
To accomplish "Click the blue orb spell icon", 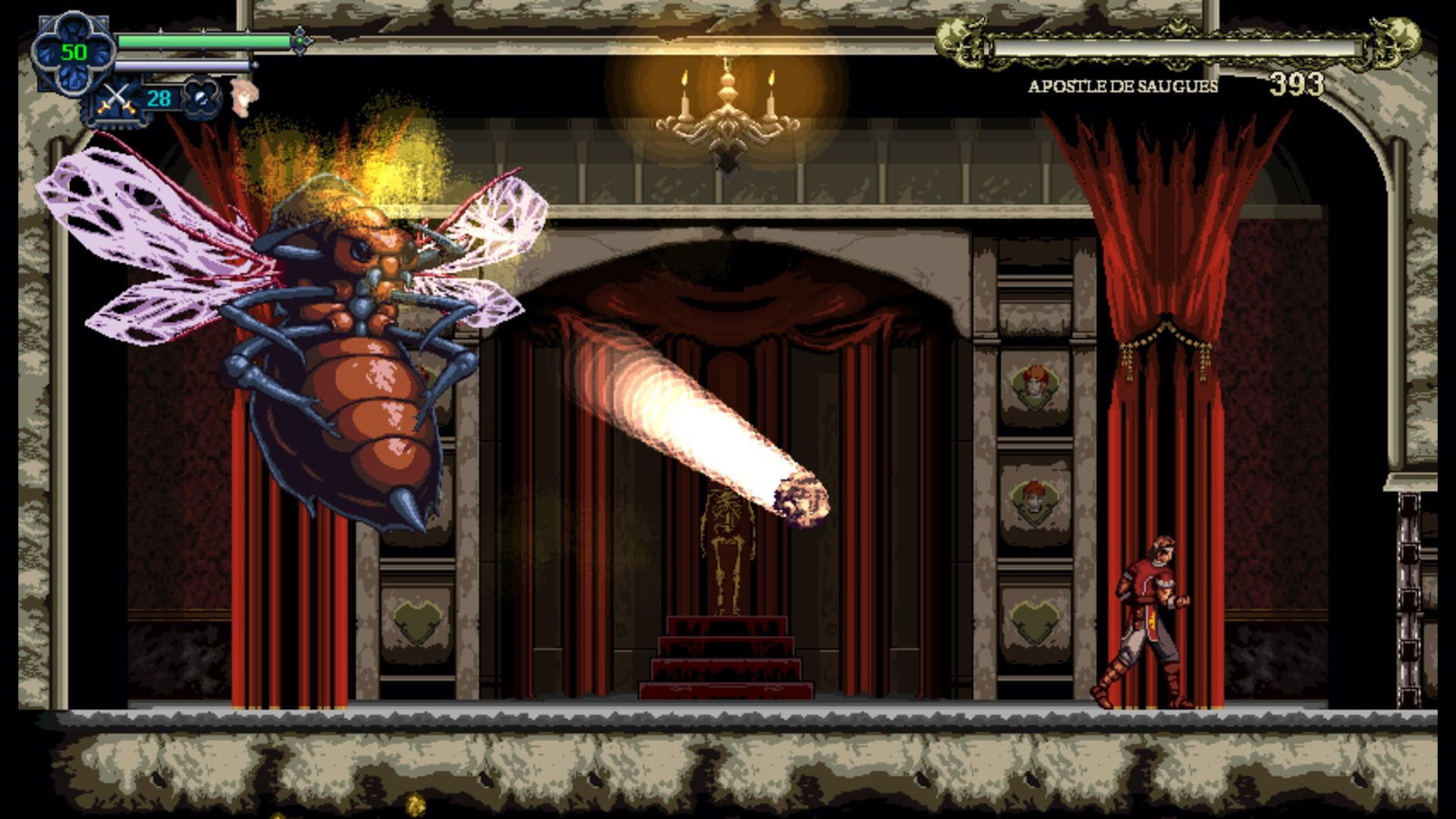I will 201,97.
